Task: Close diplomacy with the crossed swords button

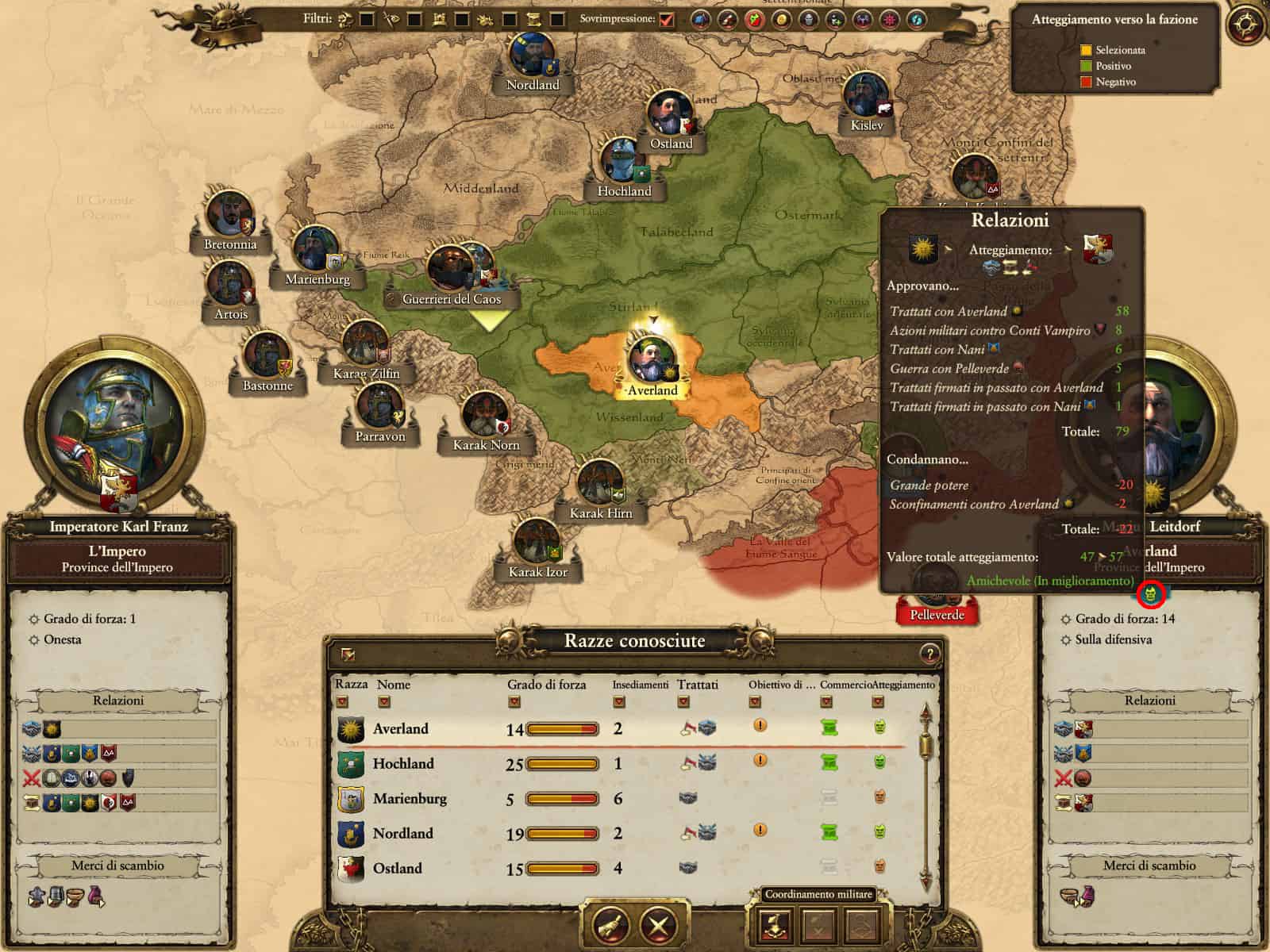Action: point(658,924)
